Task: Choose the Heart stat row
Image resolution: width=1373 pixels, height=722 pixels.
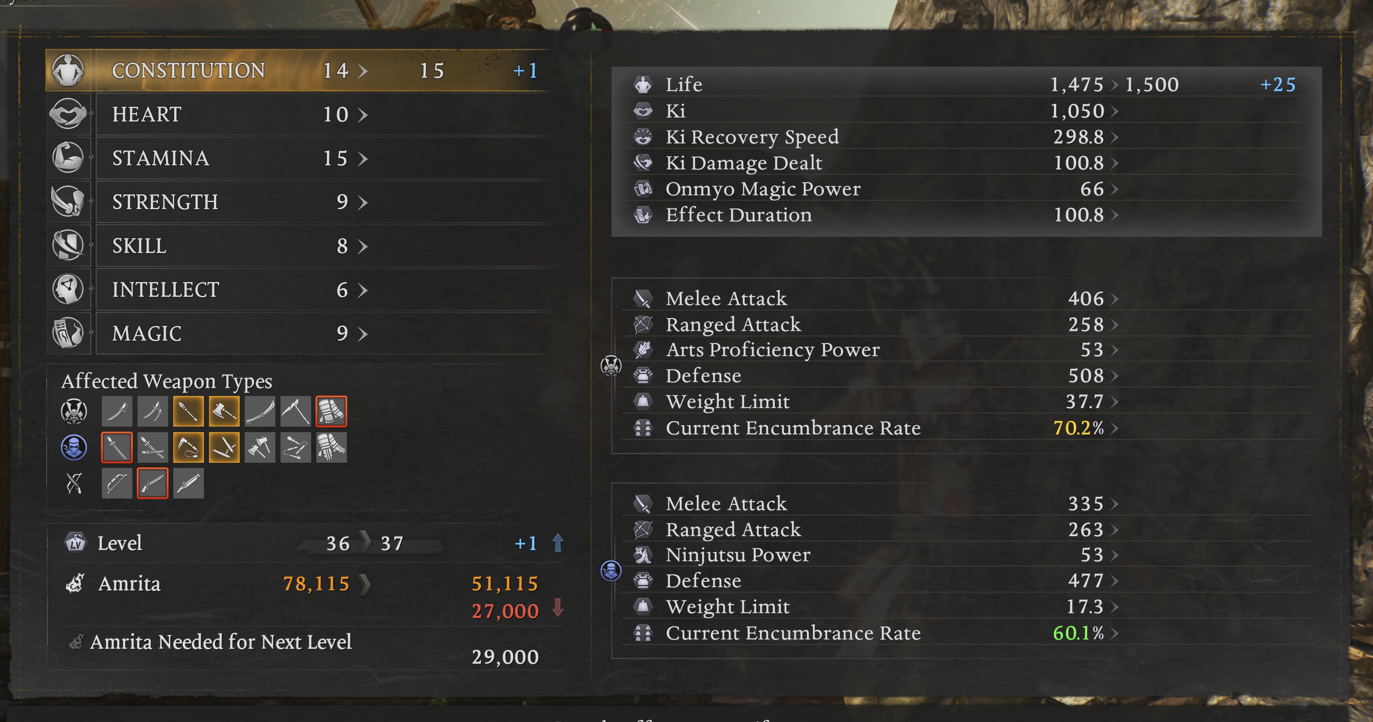Action: pyautogui.click(x=300, y=115)
